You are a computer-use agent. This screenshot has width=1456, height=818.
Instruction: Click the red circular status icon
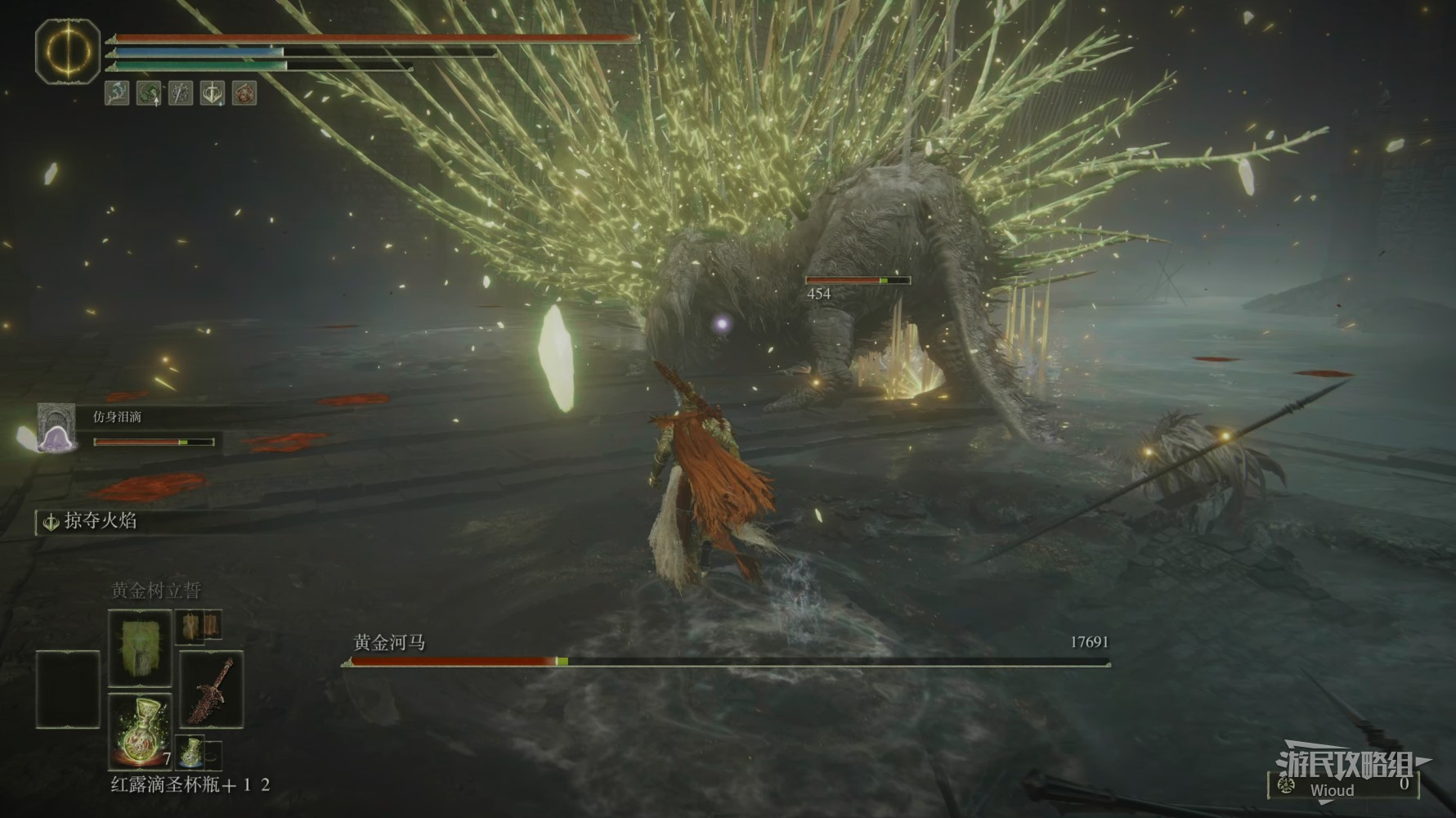tap(244, 92)
